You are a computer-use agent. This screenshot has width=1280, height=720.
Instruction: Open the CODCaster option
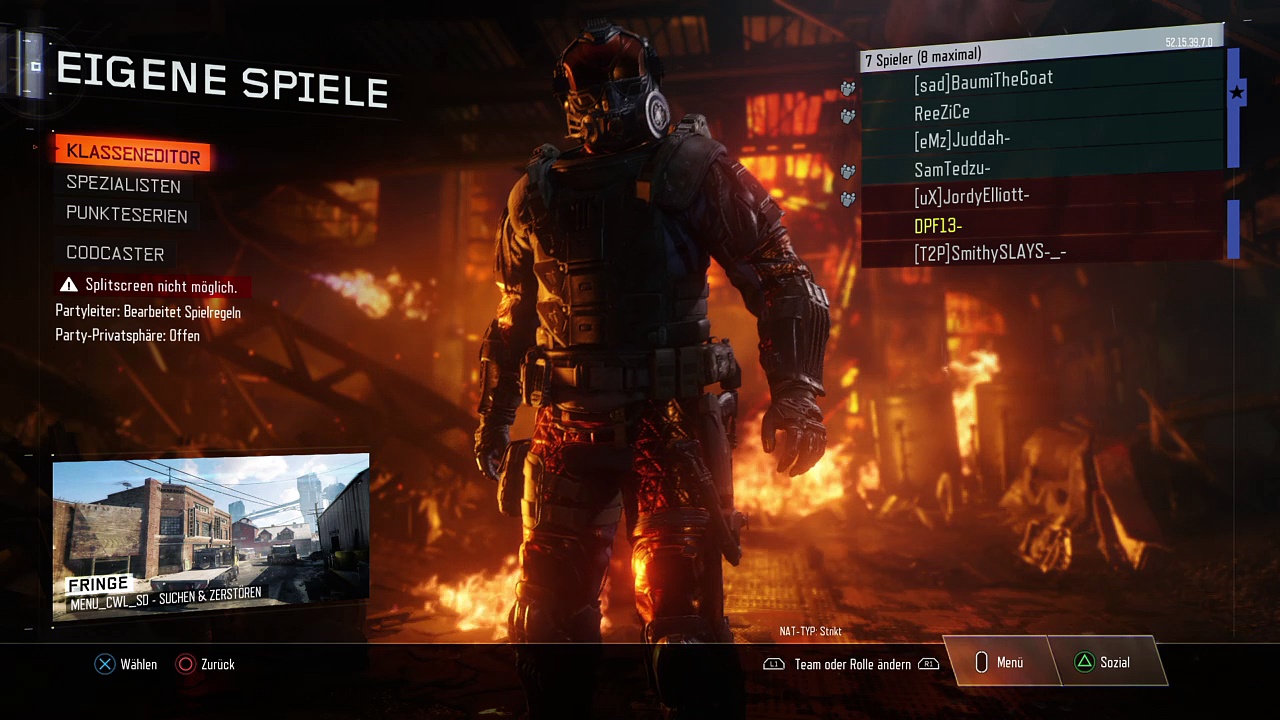(115, 254)
